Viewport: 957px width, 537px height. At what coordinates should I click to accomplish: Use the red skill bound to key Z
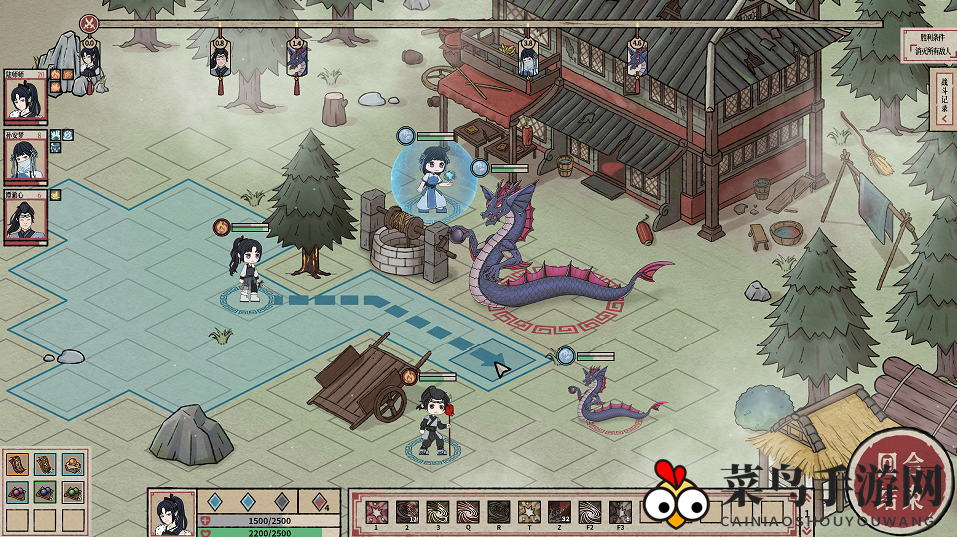click(x=560, y=512)
